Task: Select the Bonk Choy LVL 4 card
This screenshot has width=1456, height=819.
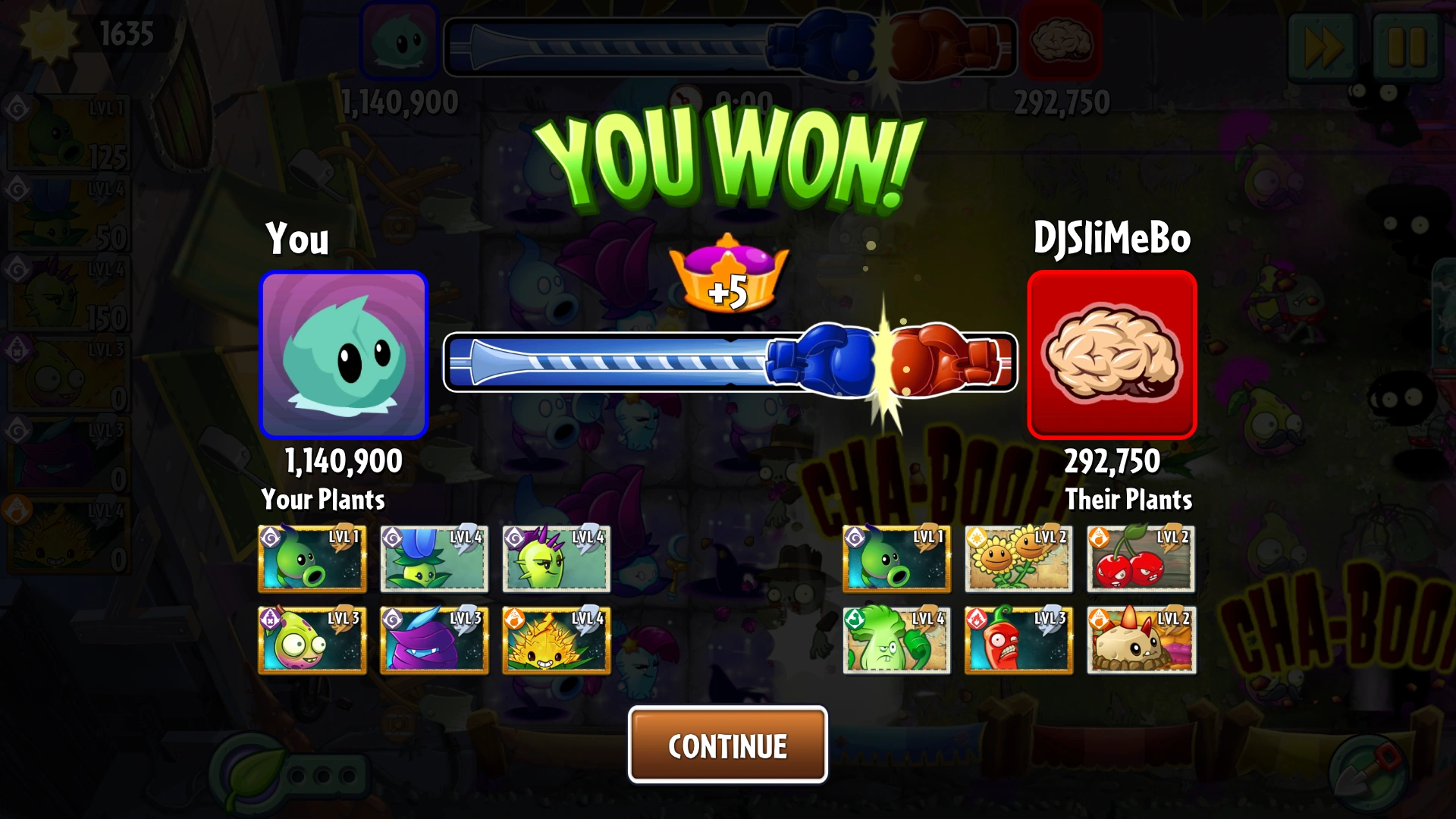Action: tap(896, 641)
